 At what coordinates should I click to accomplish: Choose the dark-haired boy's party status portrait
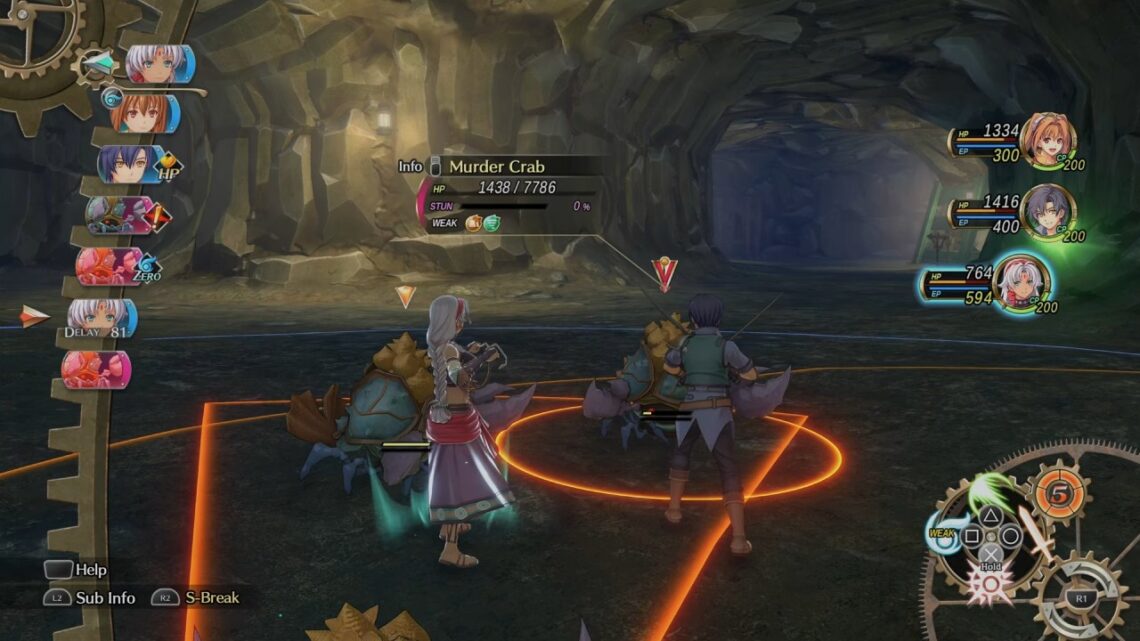[x=1047, y=211]
